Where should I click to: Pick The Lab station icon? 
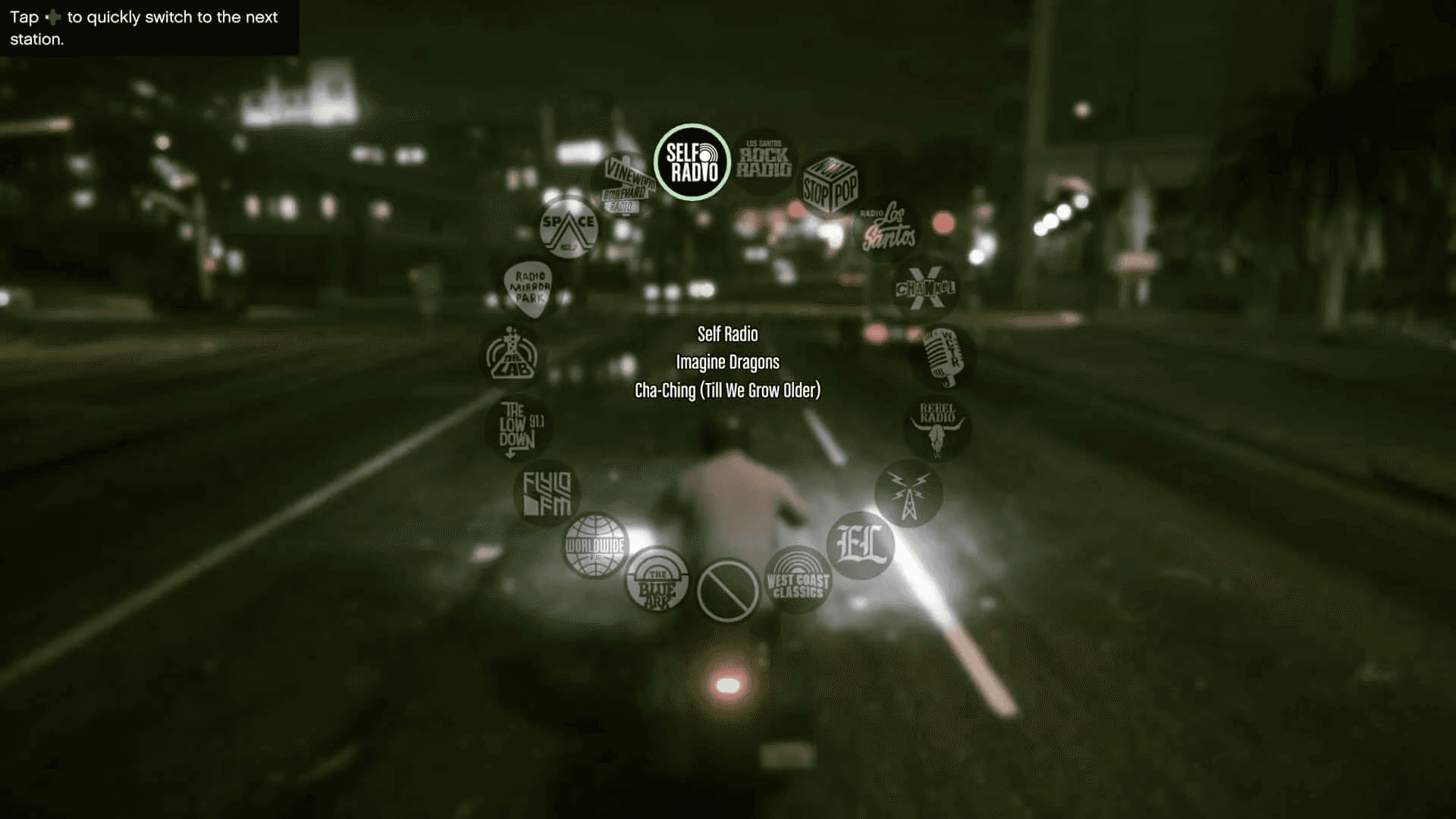pyautogui.click(x=513, y=356)
